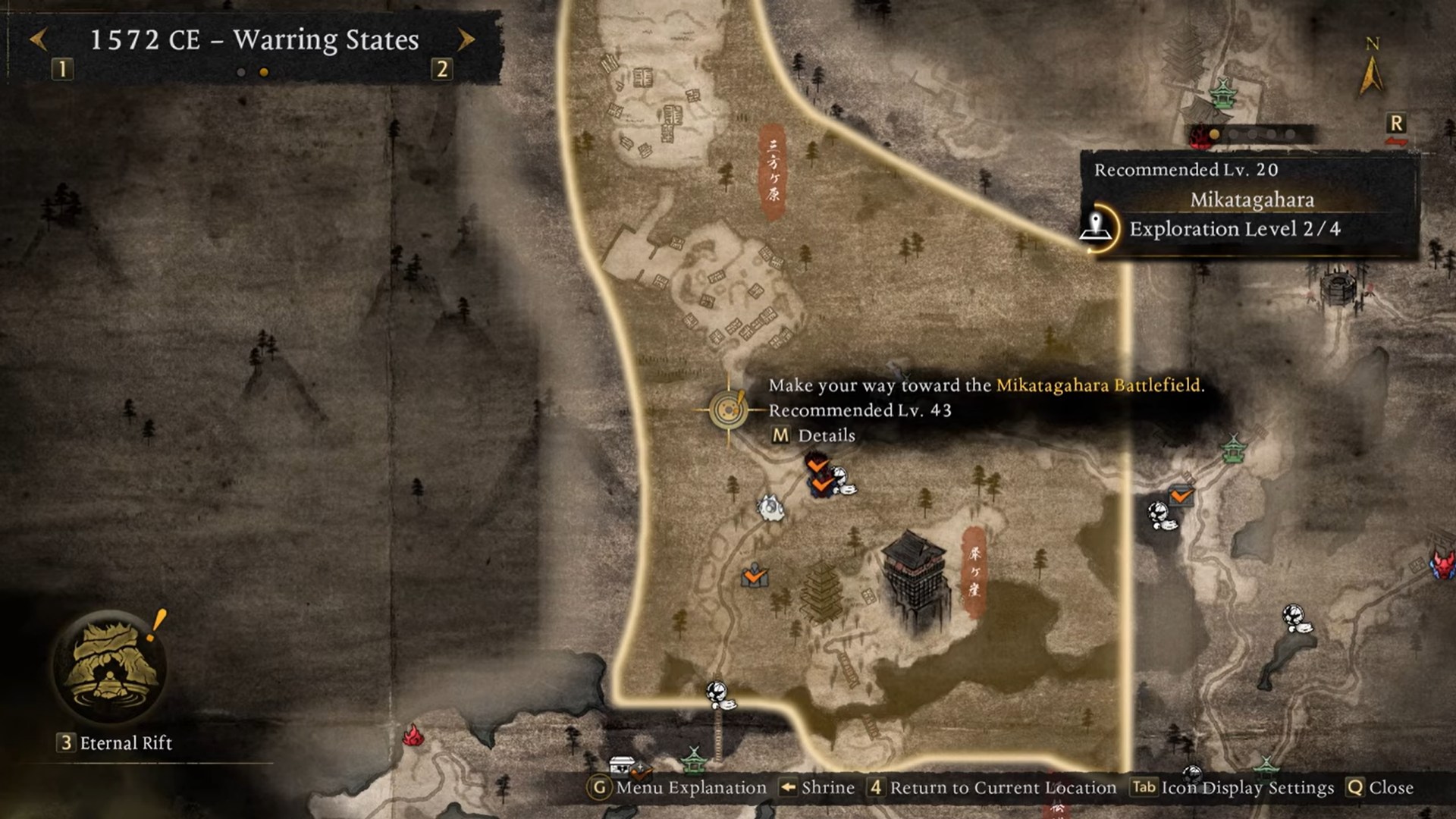
Task: Select the tall dark castle tower landmark
Action: click(x=914, y=576)
